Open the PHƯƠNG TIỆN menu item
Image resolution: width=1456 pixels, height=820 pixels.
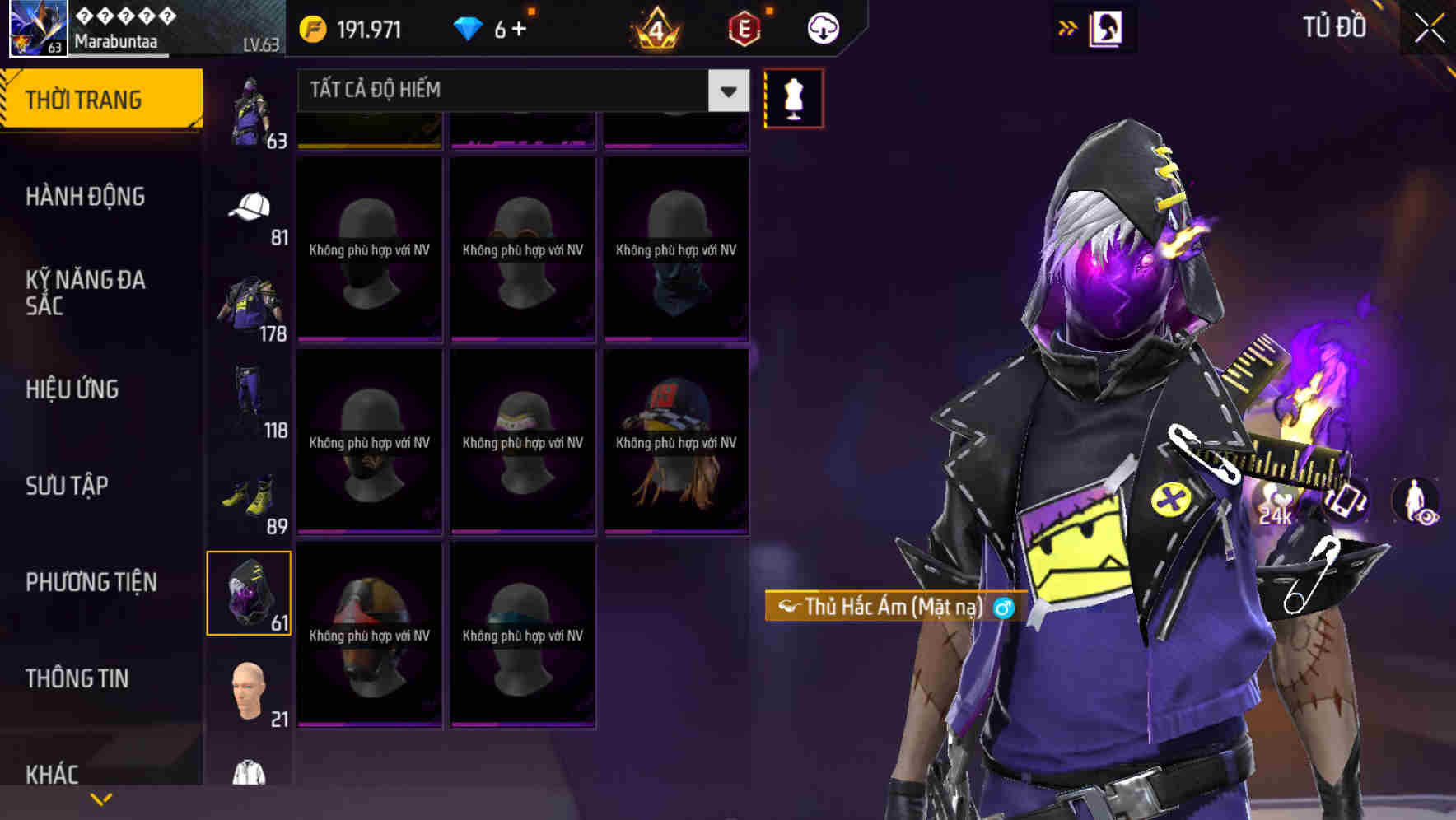(x=91, y=581)
